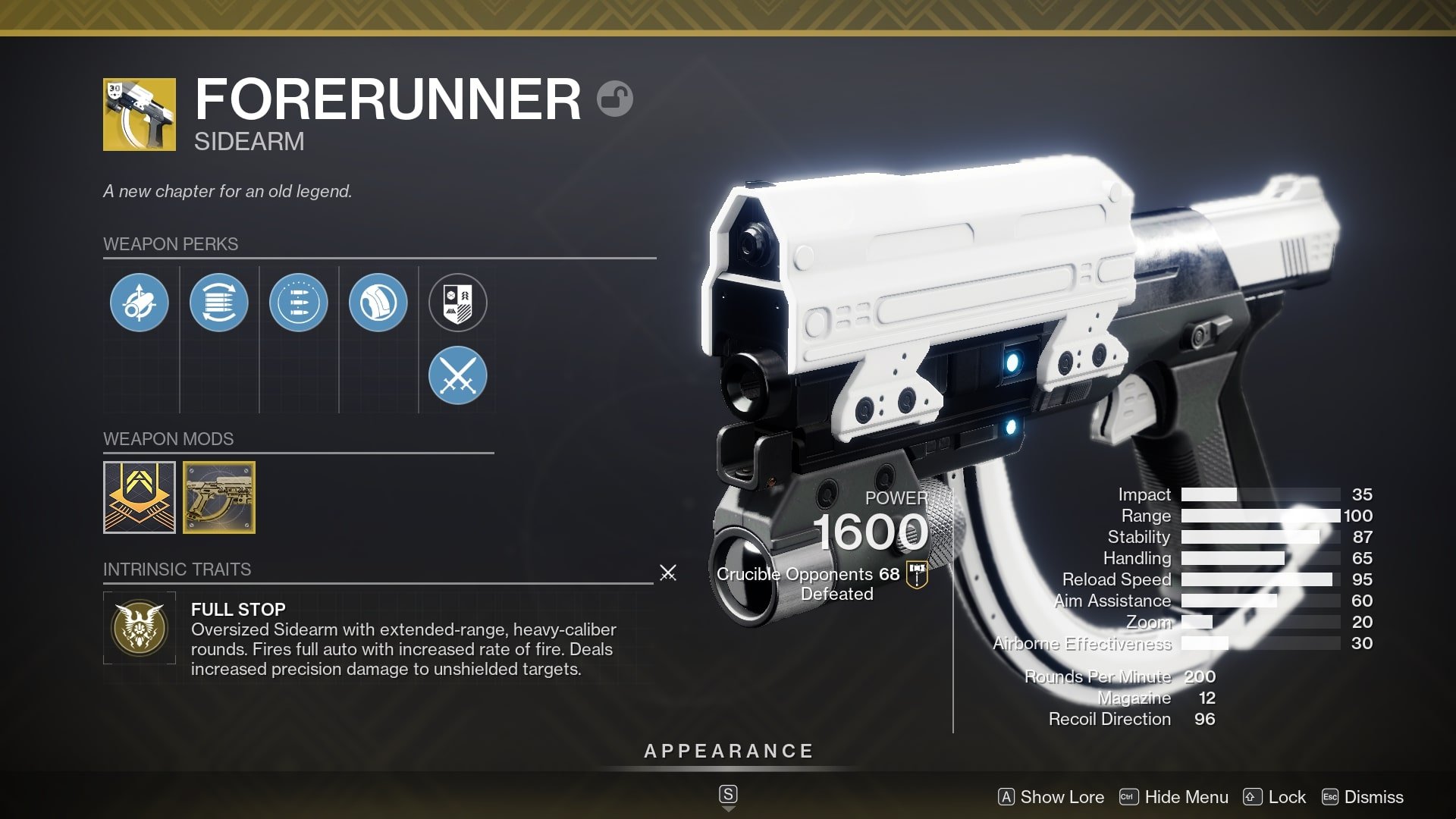1456x819 pixels.
Task: Click Show Lore
Action: click(x=1062, y=797)
